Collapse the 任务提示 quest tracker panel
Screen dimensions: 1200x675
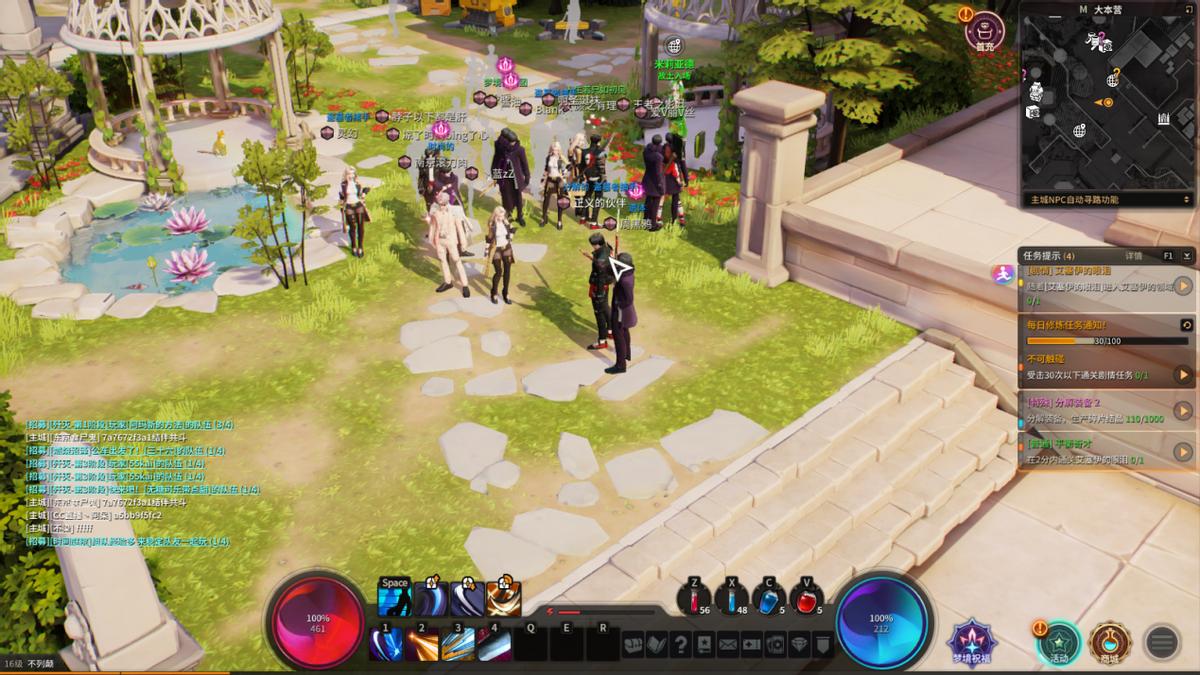pos(1186,256)
